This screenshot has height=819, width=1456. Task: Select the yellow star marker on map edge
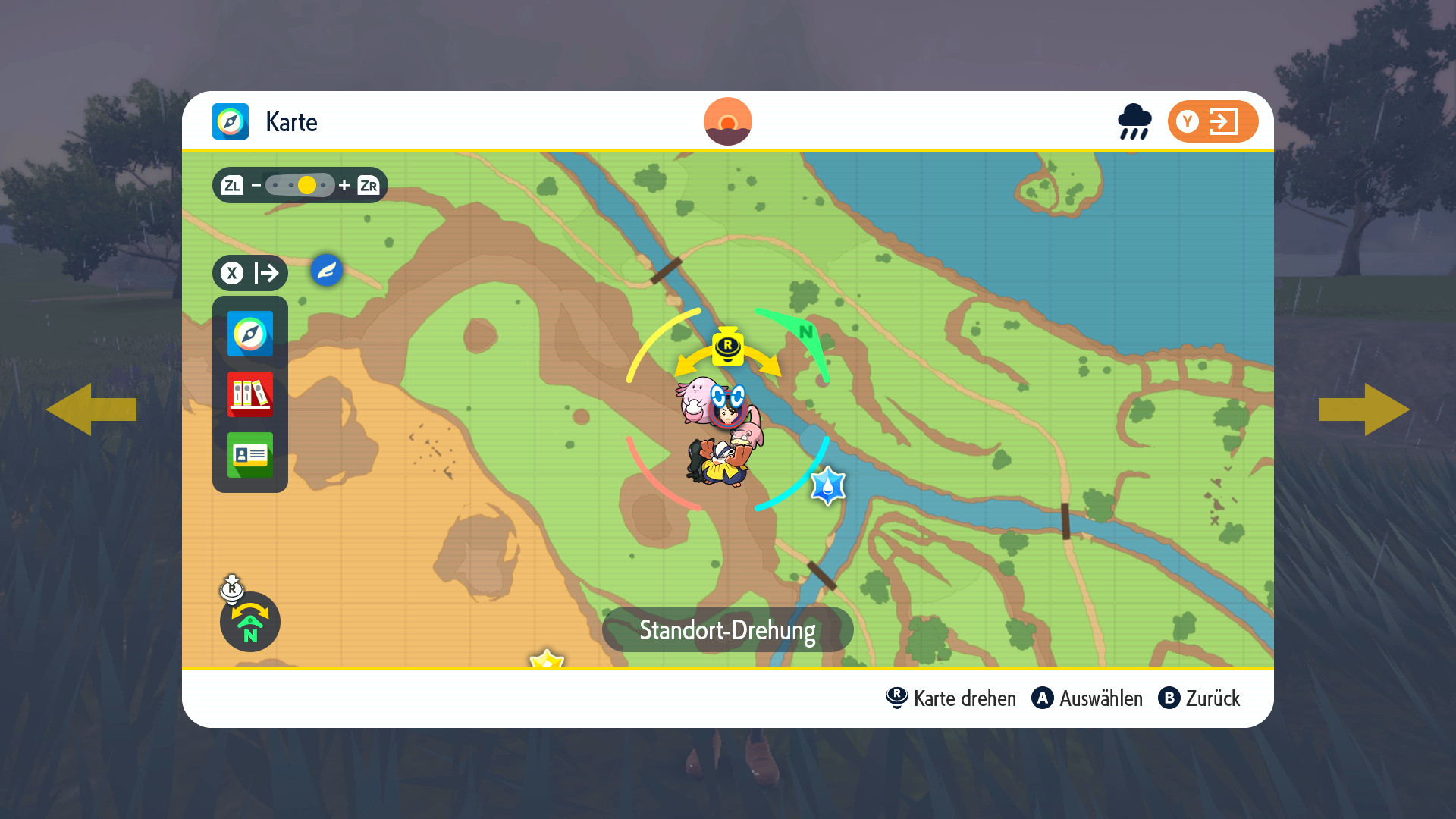pos(547,660)
